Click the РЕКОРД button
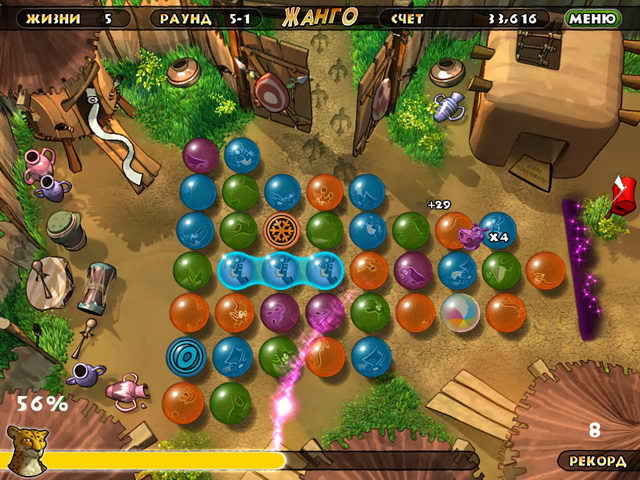This screenshot has width=640, height=480. [597, 461]
